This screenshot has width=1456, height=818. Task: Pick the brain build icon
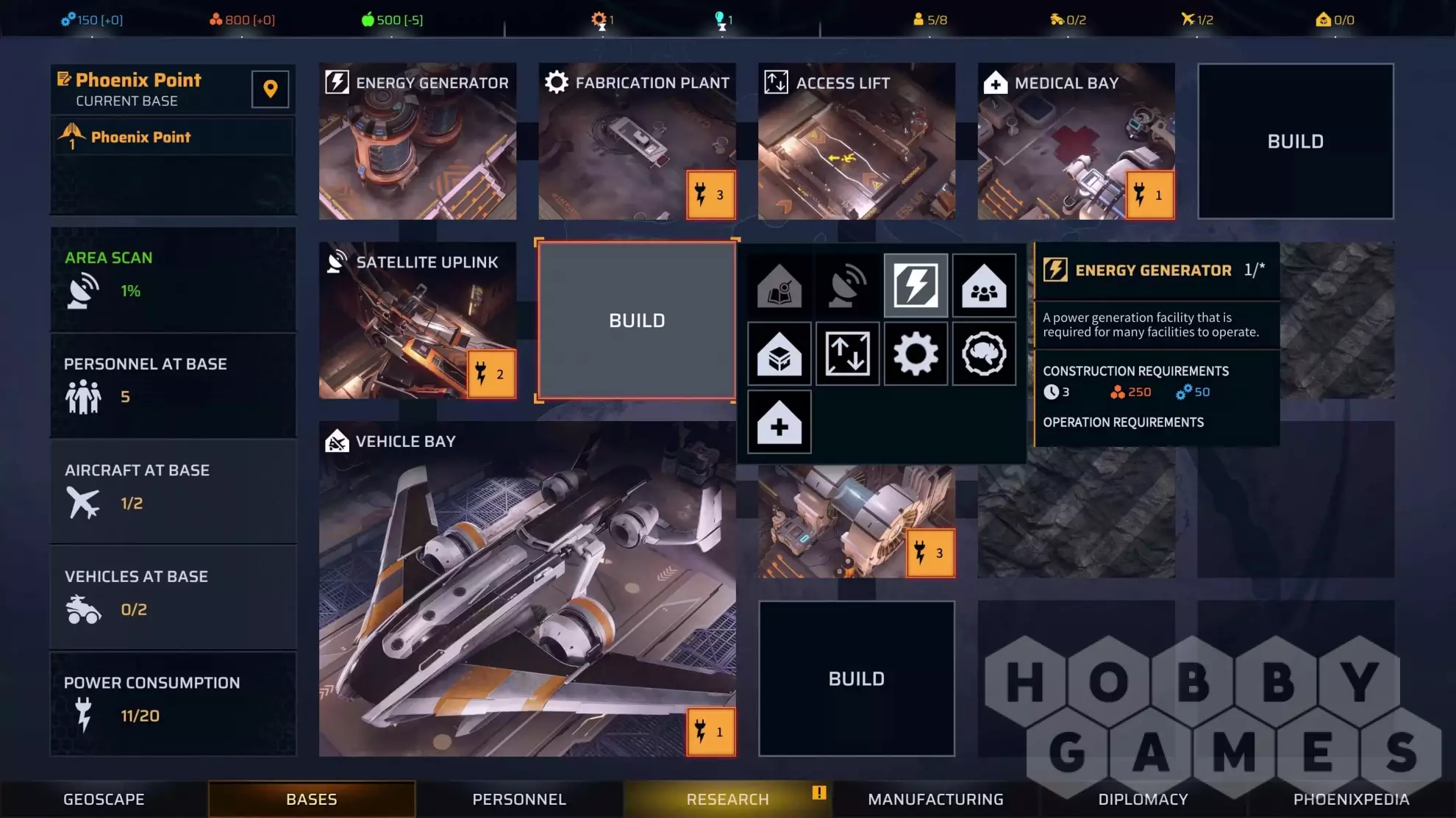click(984, 354)
